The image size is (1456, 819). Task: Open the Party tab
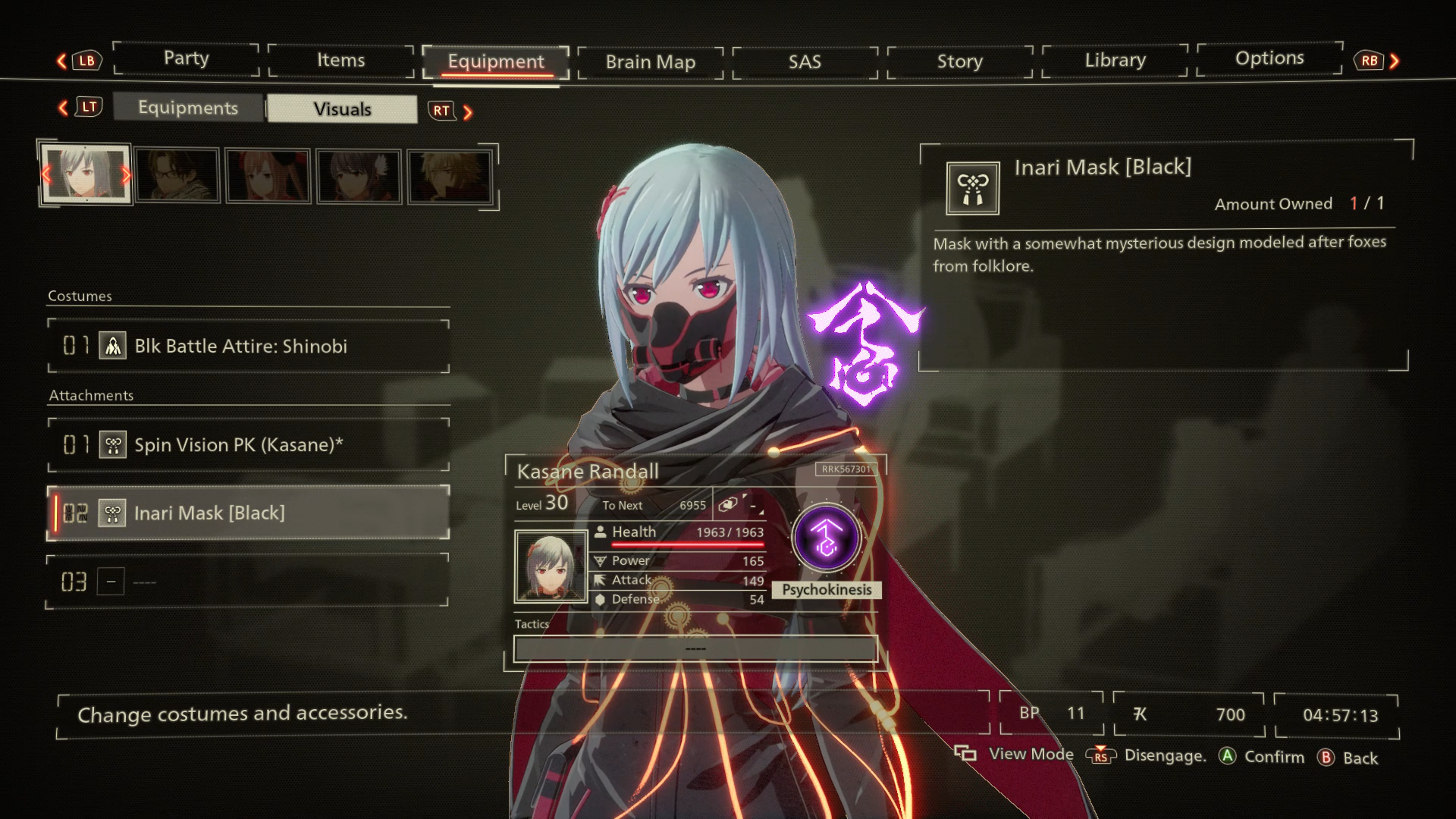[186, 59]
